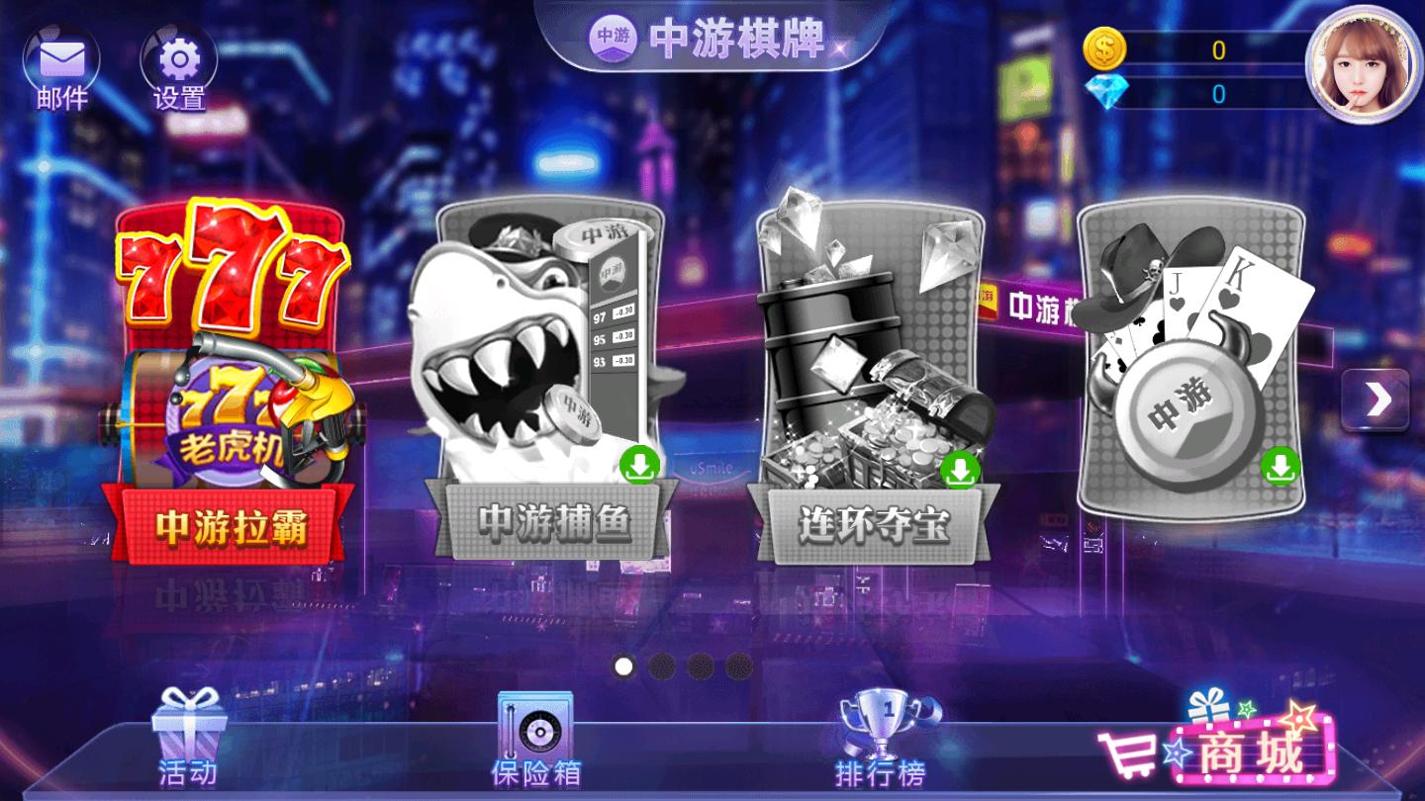
Task: Download the card game on the right
Action: (x=1280, y=467)
